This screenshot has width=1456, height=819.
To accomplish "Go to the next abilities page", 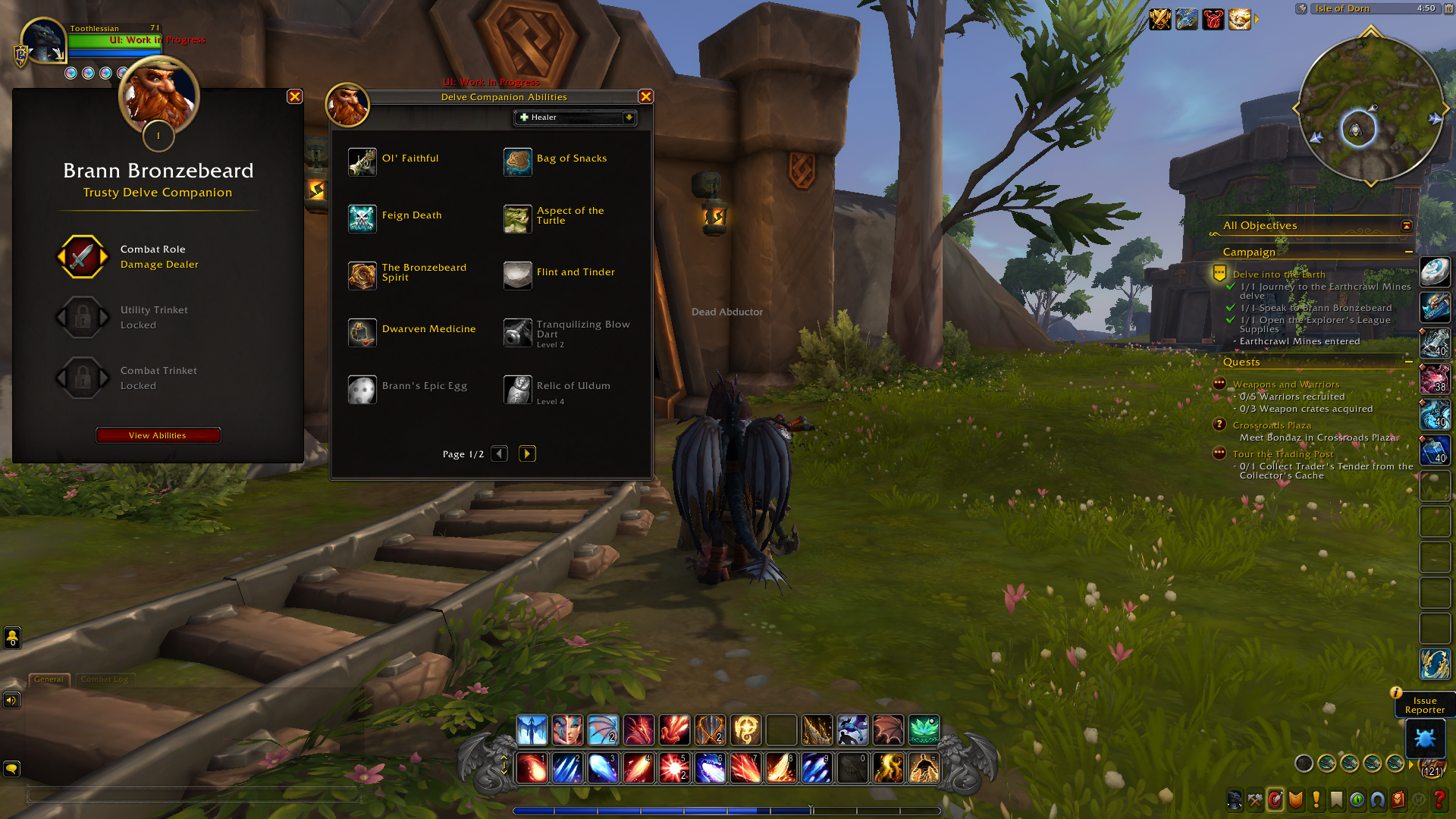I will (x=527, y=453).
